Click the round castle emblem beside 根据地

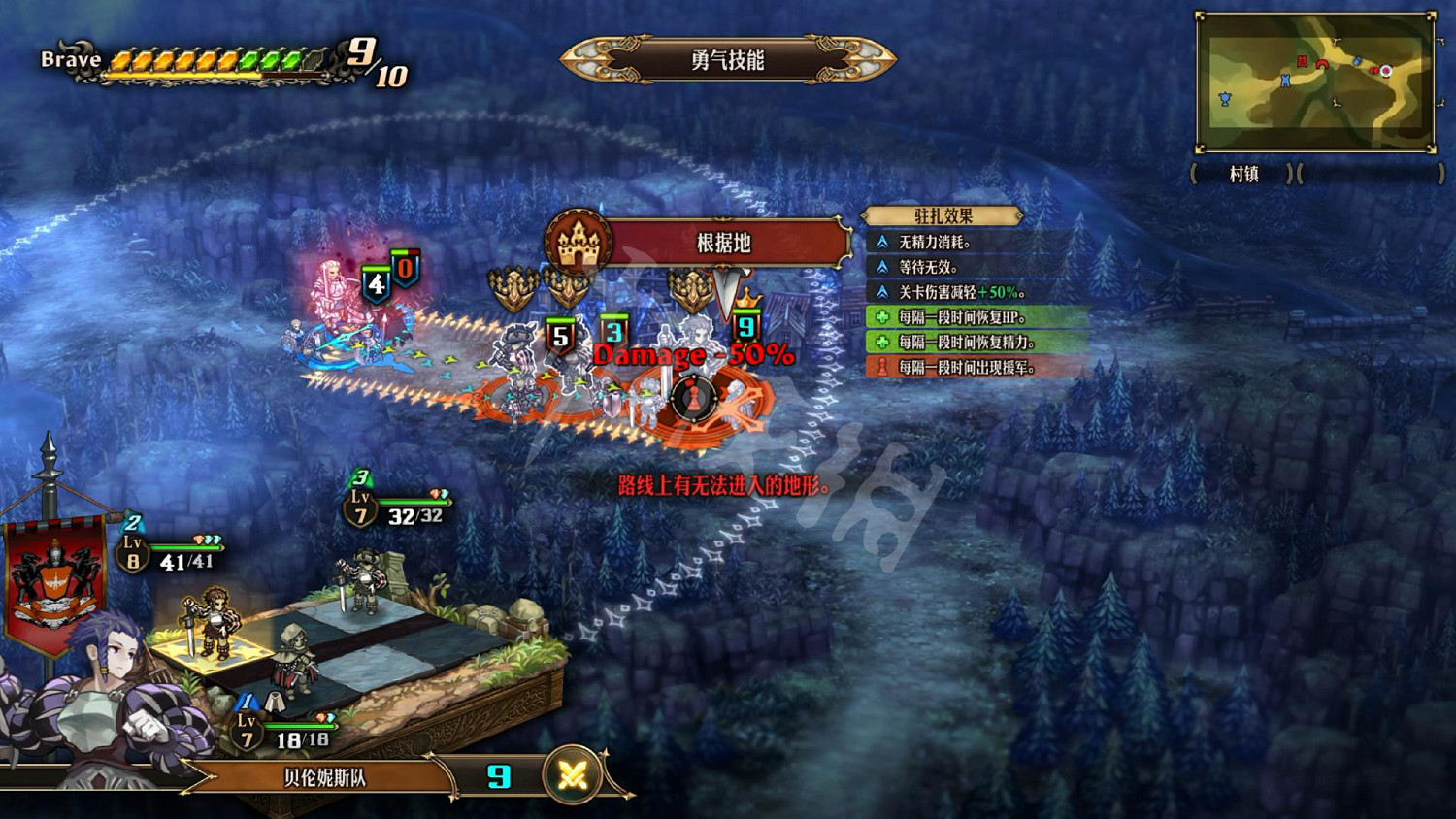point(579,243)
